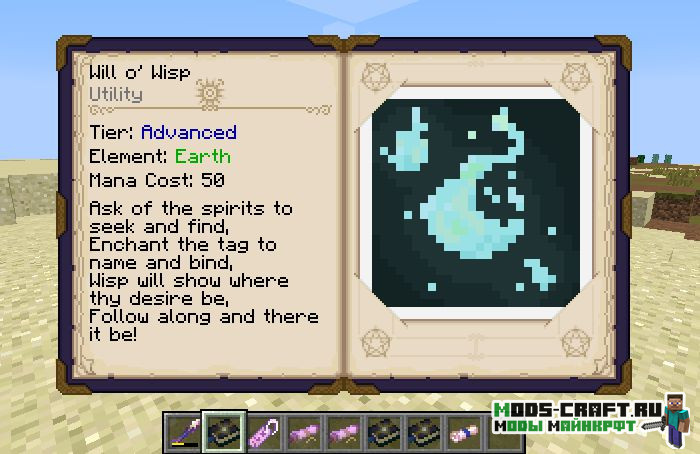Select the white scroll with pink ribbon
Screen dimensions: 700x454
click(x=462, y=433)
